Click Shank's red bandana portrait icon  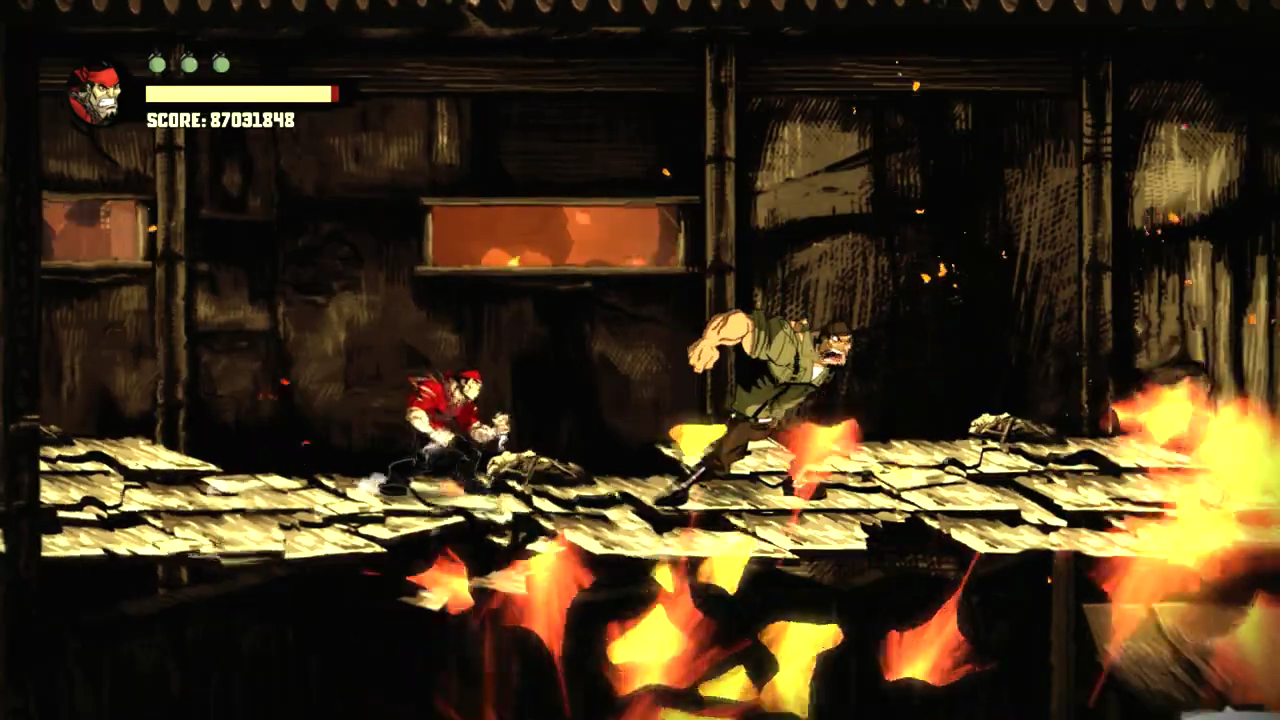95,95
